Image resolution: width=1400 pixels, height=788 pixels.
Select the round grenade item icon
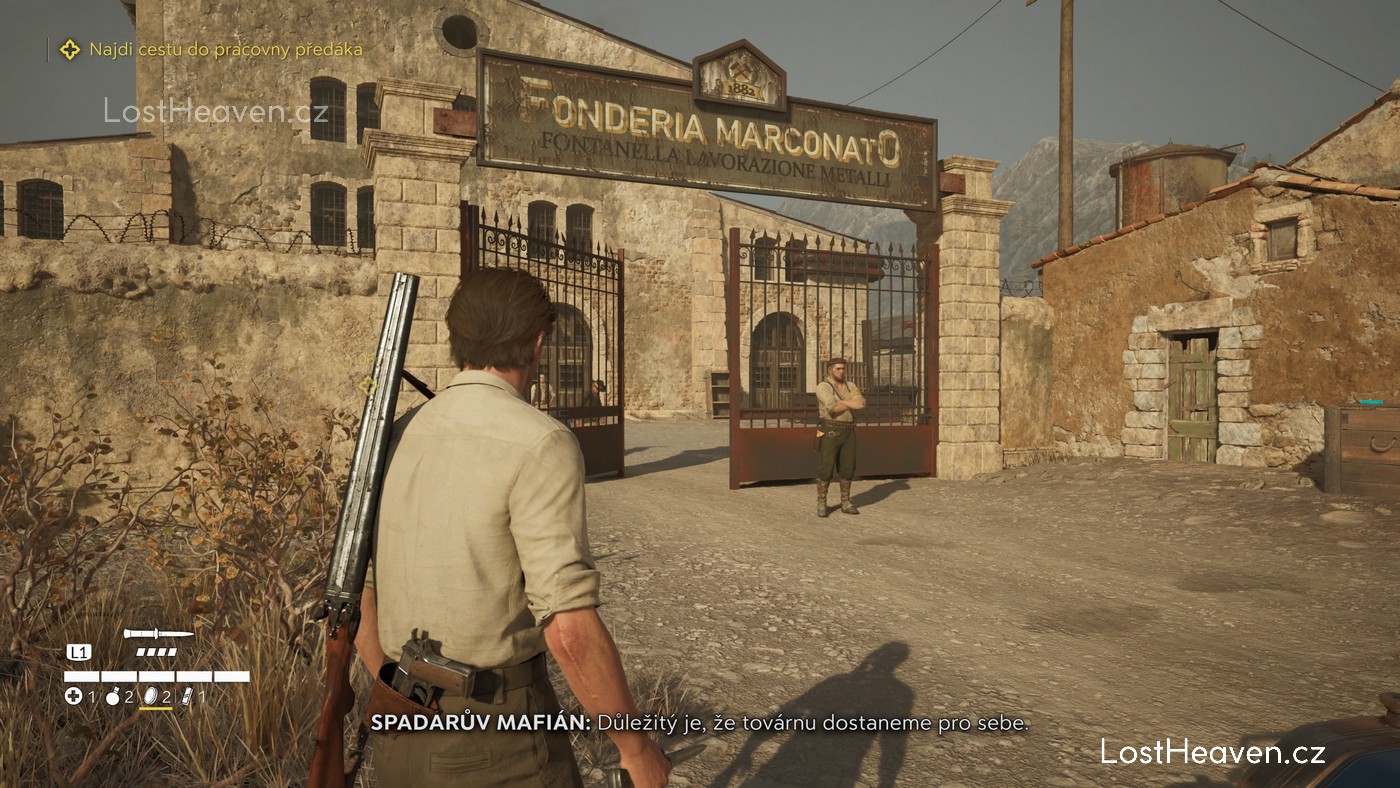112,696
